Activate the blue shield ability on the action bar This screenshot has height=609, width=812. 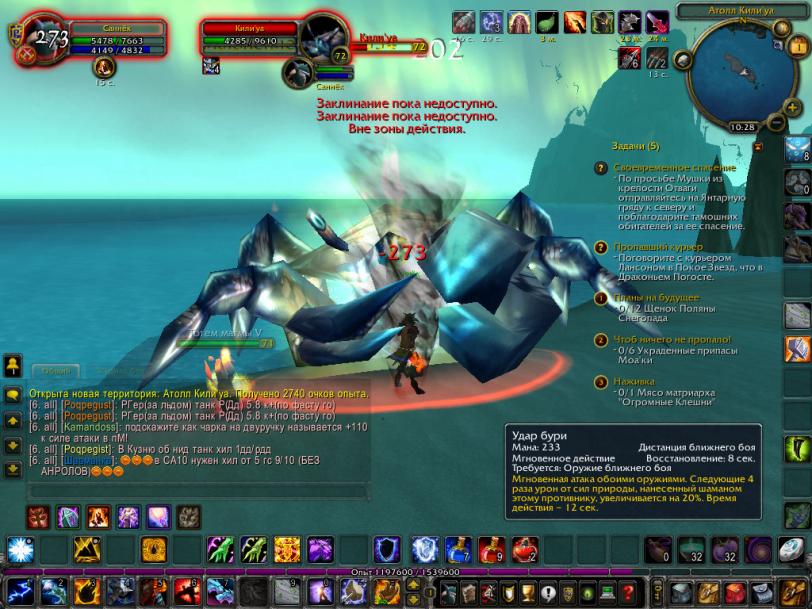pyautogui.click(x=388, y=549)
